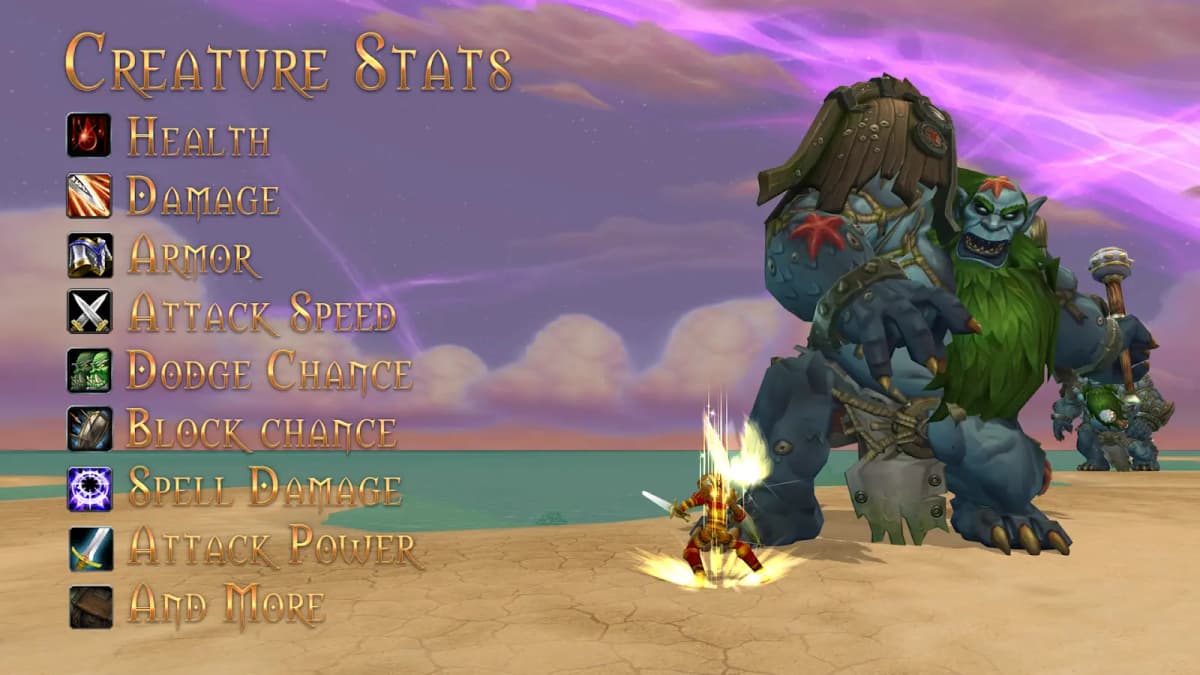Screen dimensions: 1200x675
Task: Click the Damage stat icon
Action: [89, 195]
